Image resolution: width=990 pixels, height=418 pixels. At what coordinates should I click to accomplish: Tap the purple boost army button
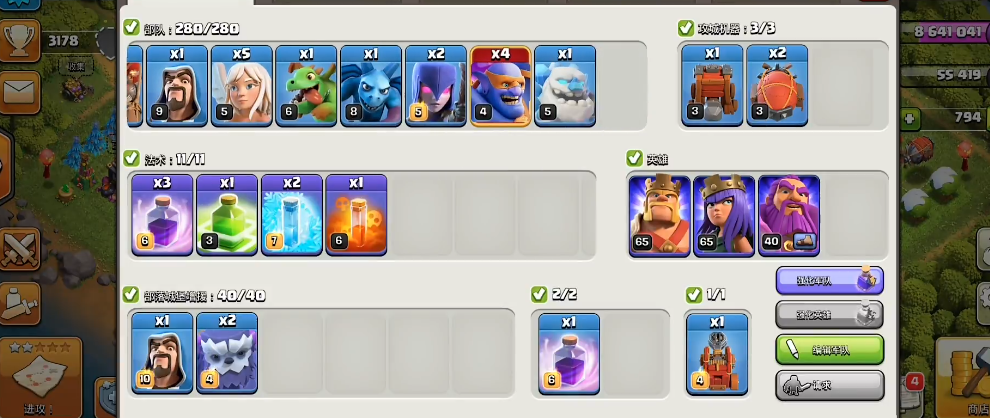click(829, 281)
